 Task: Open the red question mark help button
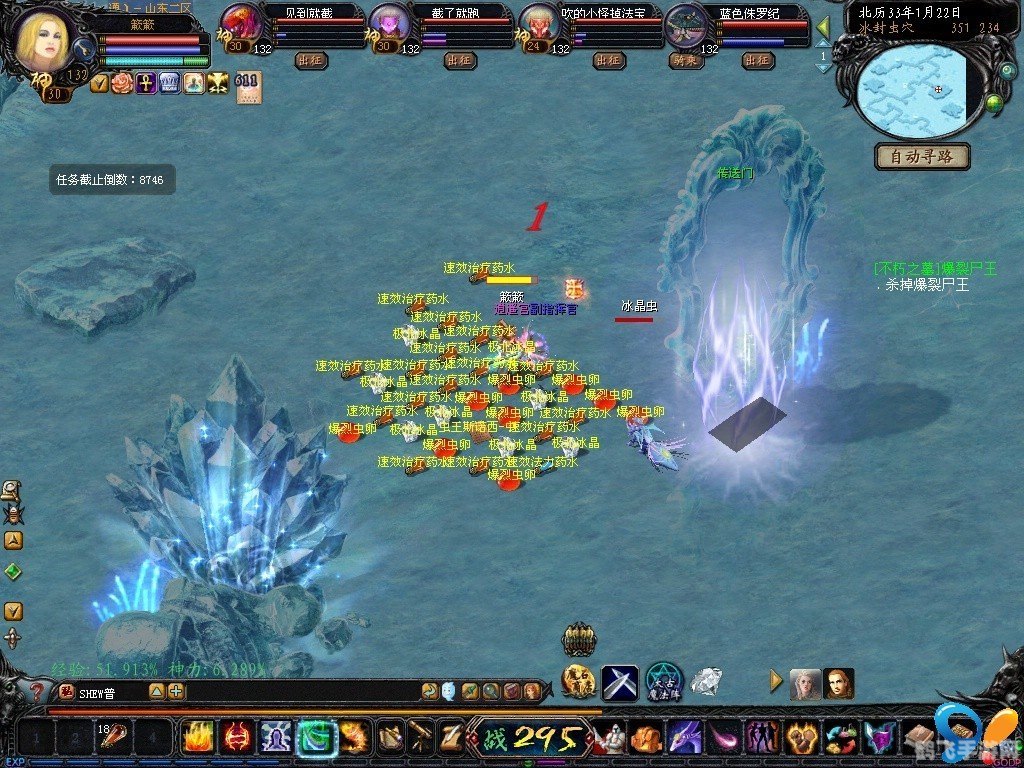[36, 691]
